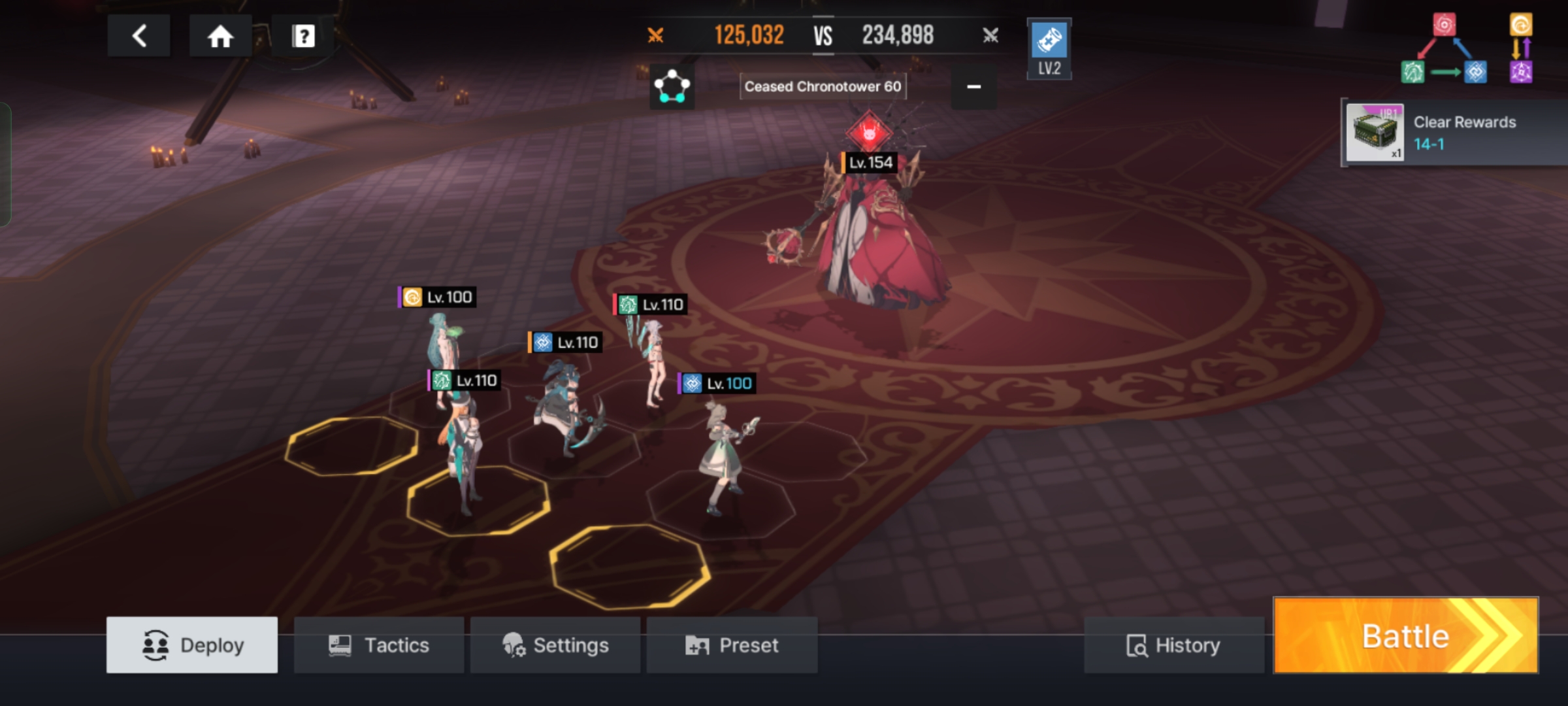1568x706 pixels.
Task: Collapse the stage info with minus button
Action: [973, 86]
